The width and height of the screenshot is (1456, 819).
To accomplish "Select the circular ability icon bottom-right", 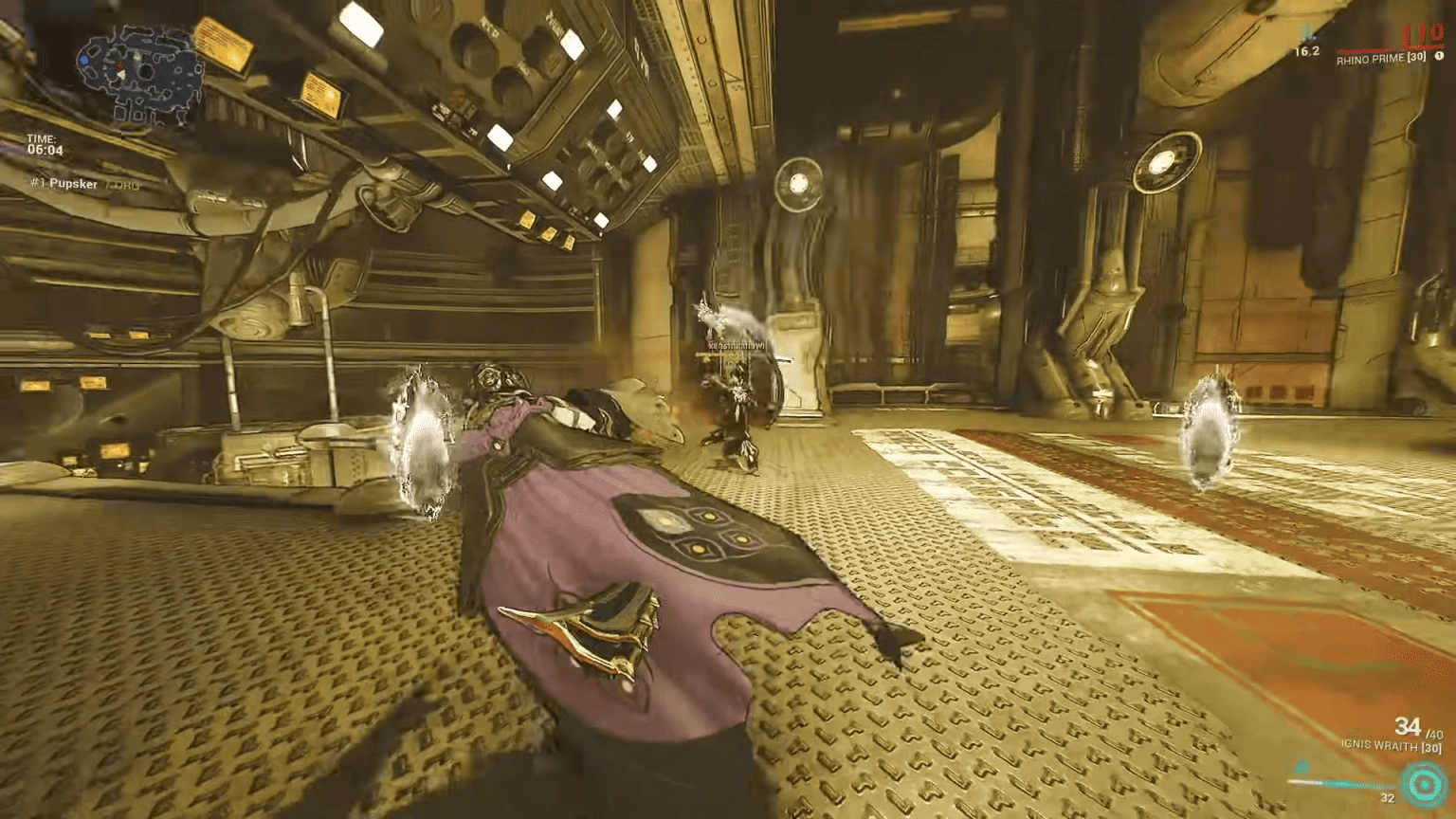I will [x=1424, y=785].
